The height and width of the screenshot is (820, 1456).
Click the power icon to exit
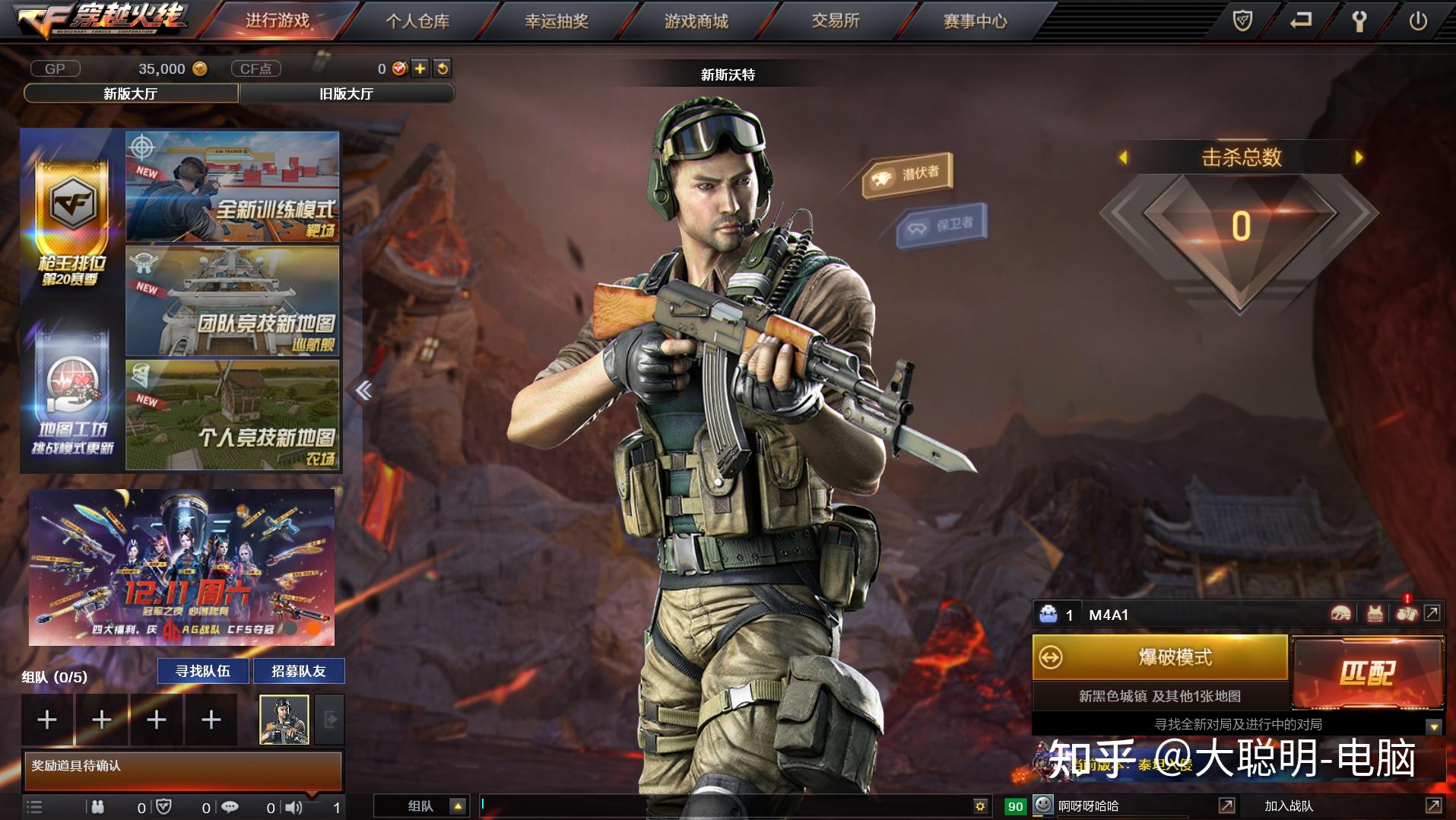click(1418, 21)
